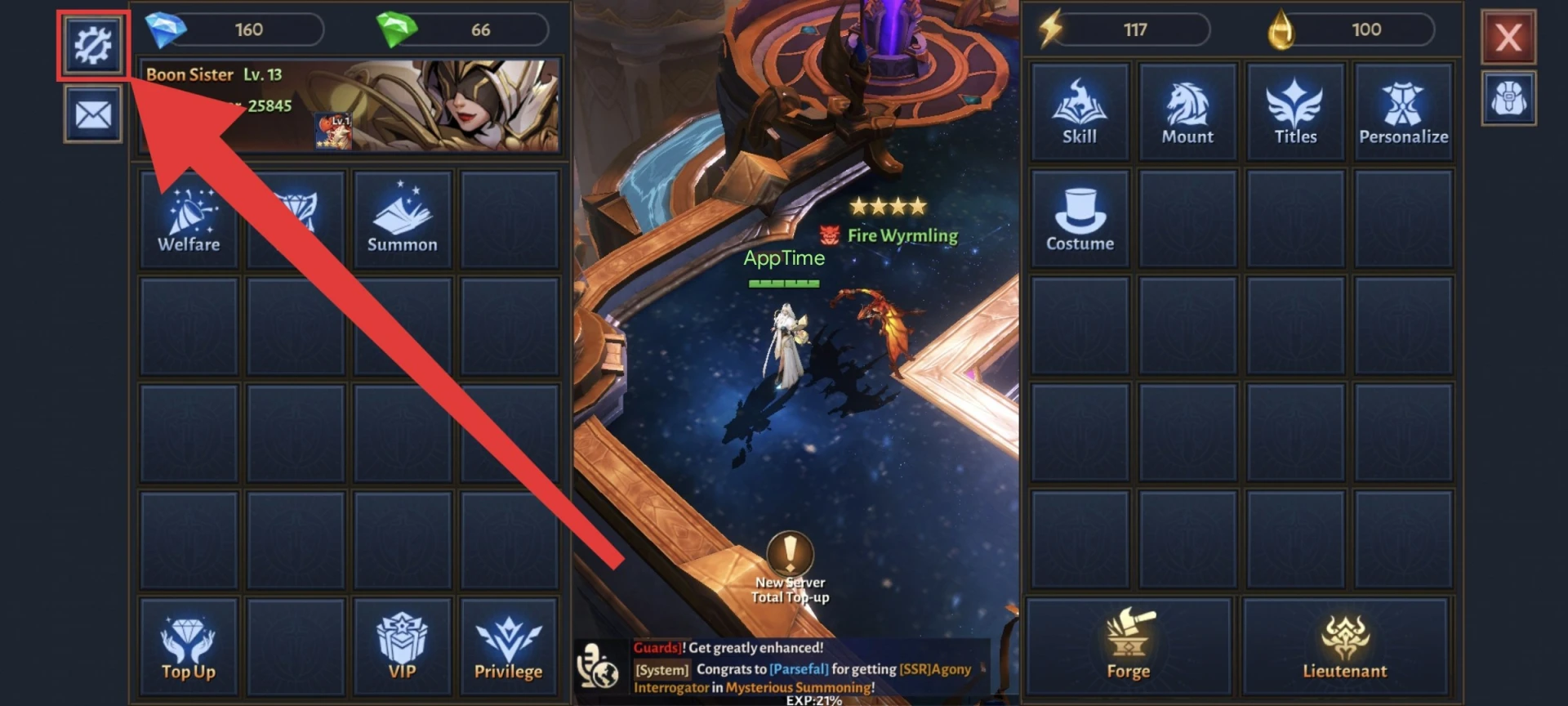
Task: Open the gear settings icon
Action: click(x=93, y=45)
